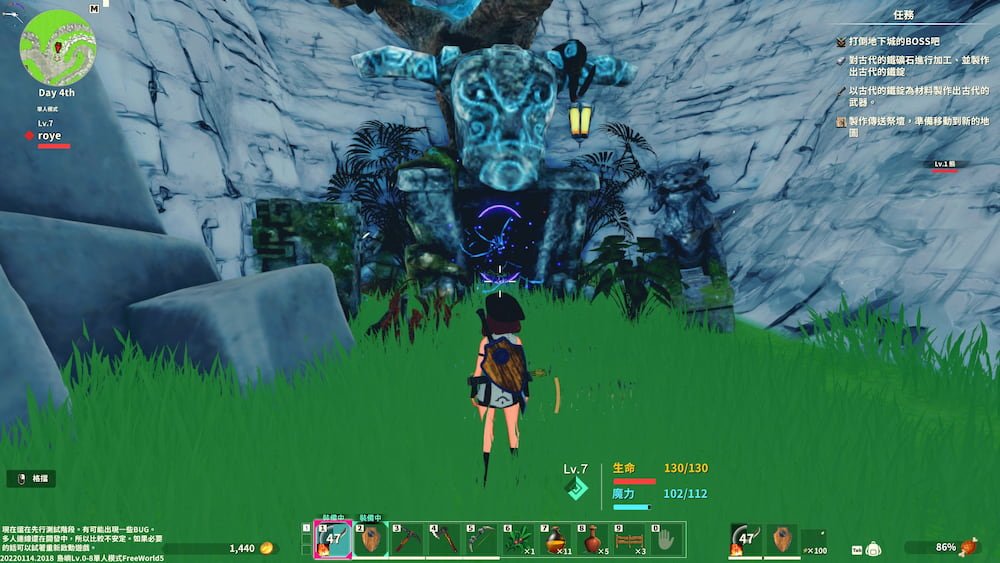Viewport: 1000px width, 563px height.
Task: Choose the axe in hotbar slot 4
Action: click(x=445, y=541)
